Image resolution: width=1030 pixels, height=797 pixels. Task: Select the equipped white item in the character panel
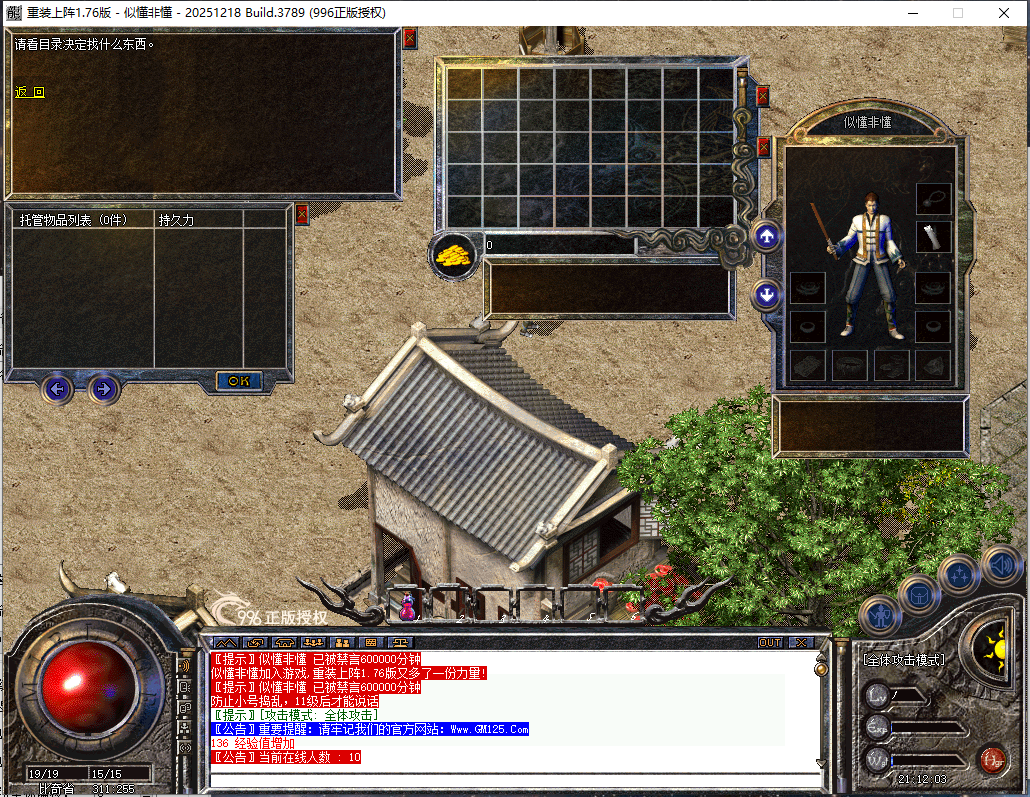pyautogui.click(x=933, y=237)
